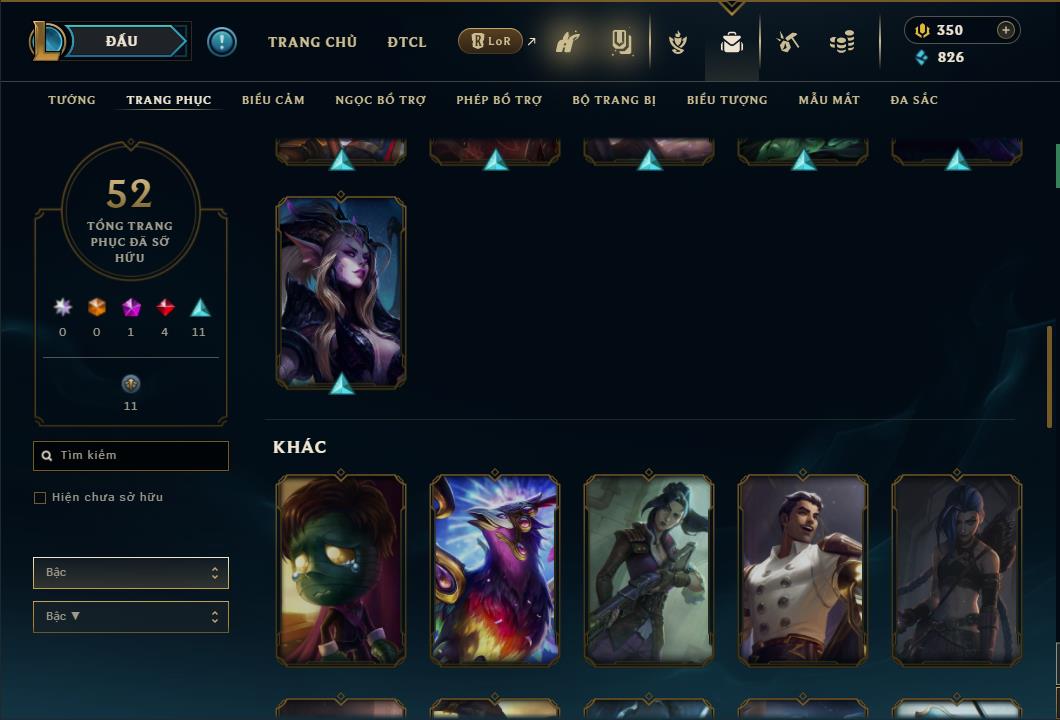1060x720 pixels.
Task: Toggle the Hiện chưa sở hữu checkbox
Action: 40,498
